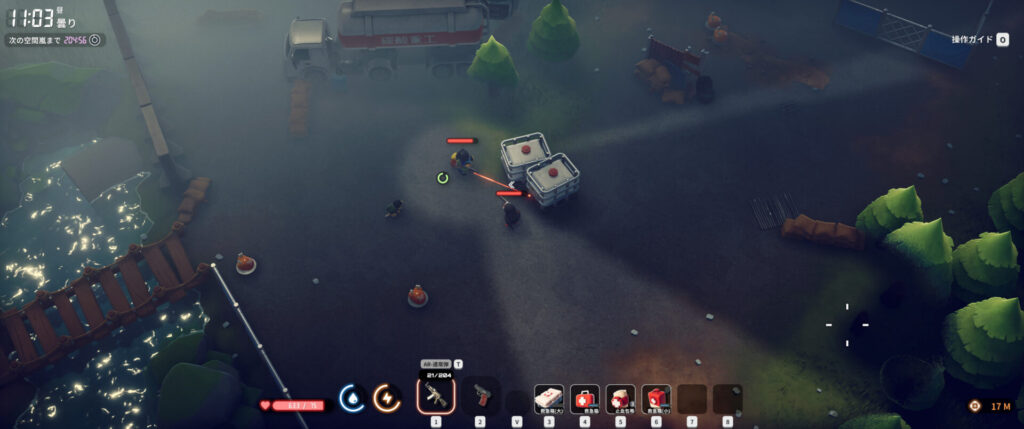The image size is (1024, 429).
Task: Click the blue water droplet thirst icon
Action: pyautogui.click(x=352, y=398)
